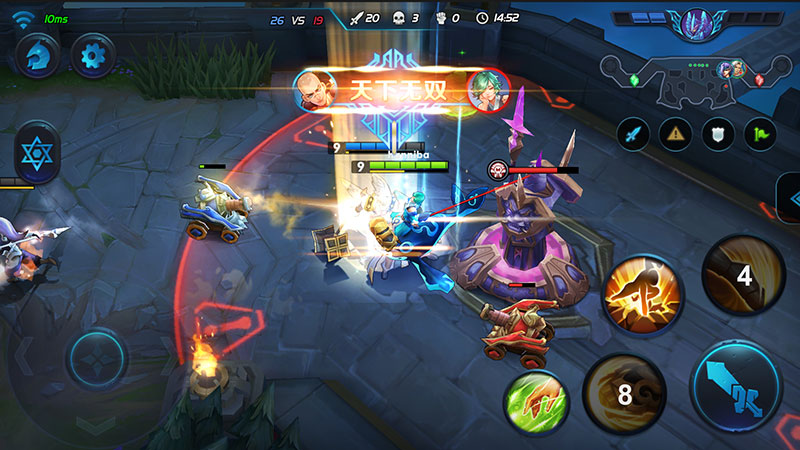
Task: Use the glowing ground-smash skill
Action: click(641, 290)
